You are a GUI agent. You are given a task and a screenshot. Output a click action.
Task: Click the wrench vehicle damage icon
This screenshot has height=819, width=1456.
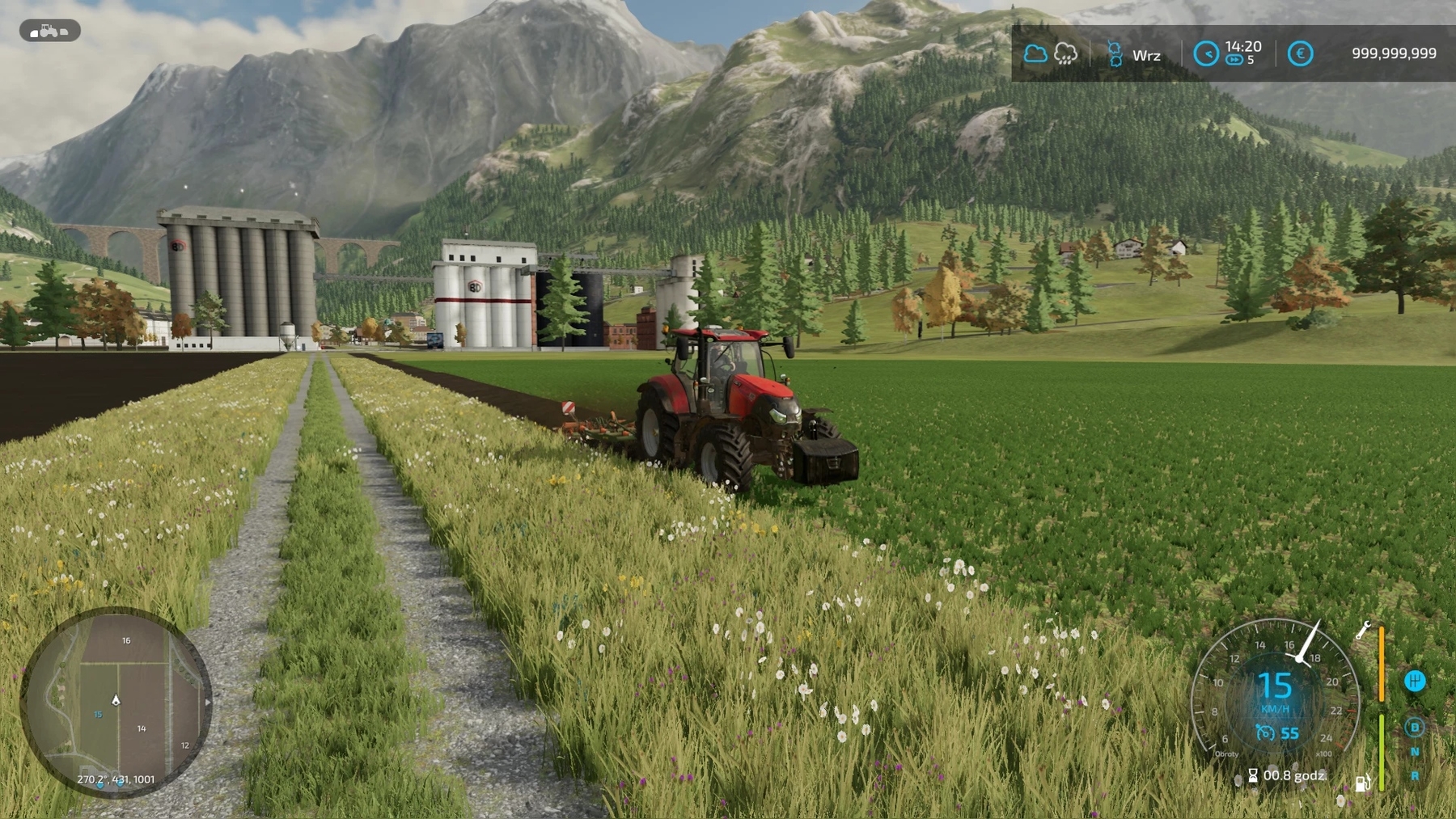(1363, 630)
